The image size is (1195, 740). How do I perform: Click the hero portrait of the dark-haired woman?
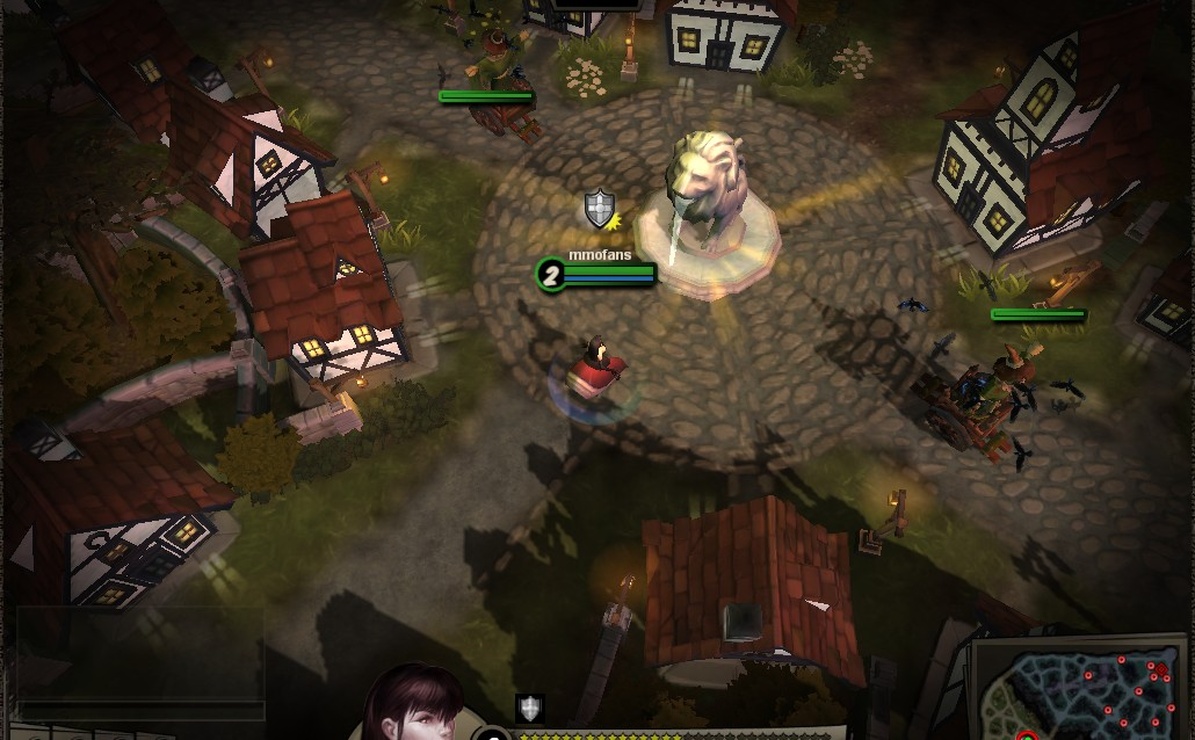pyautogui.click(x=412, y=703)
